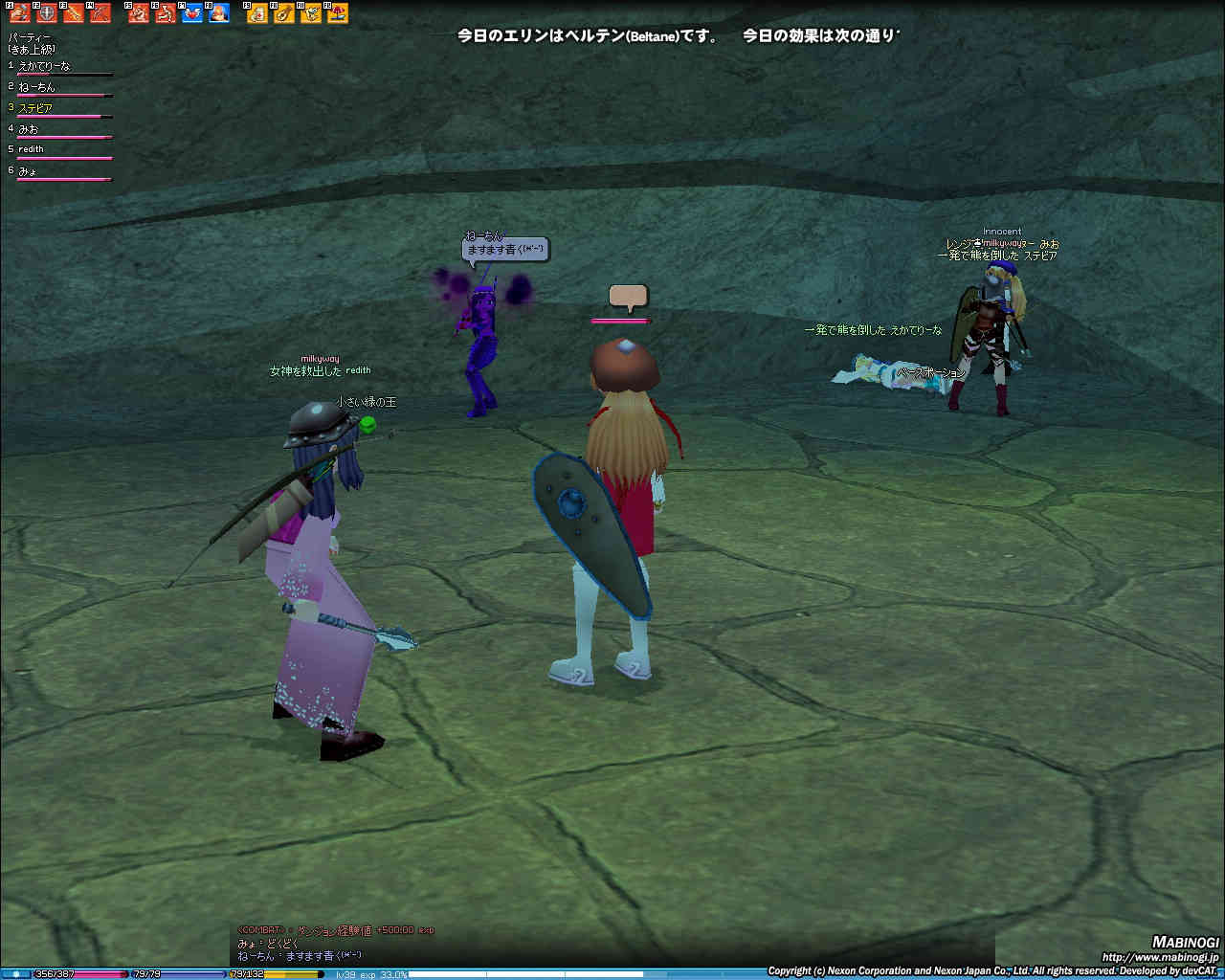
Task: Open the menu button at bottom-left corner
Action: pyautogui.click(x=15, y=973)
